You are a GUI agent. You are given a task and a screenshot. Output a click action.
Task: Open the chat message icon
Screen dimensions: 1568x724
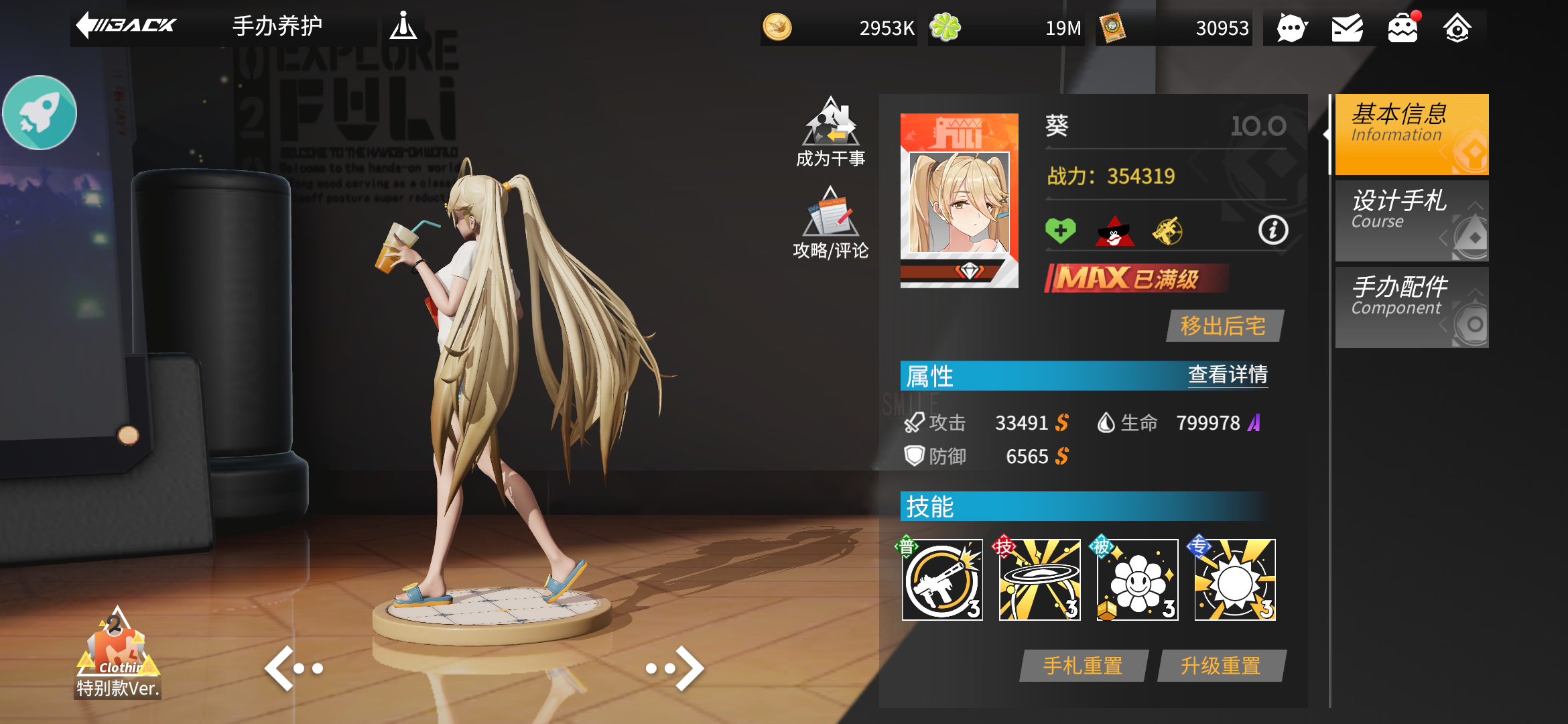coord(1291,27)
